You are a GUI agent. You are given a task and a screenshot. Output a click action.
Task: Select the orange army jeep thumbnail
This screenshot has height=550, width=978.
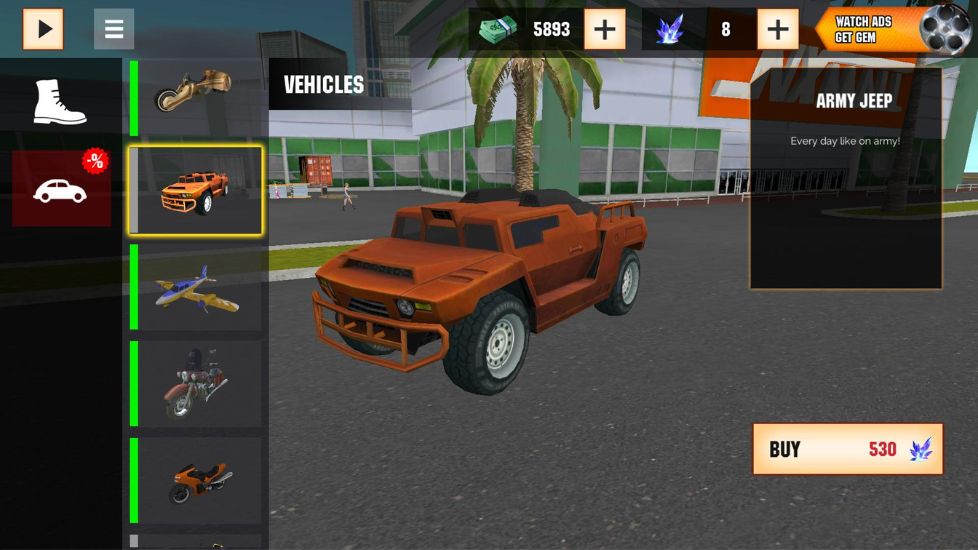pyautogui.click(x=196, y=191)
